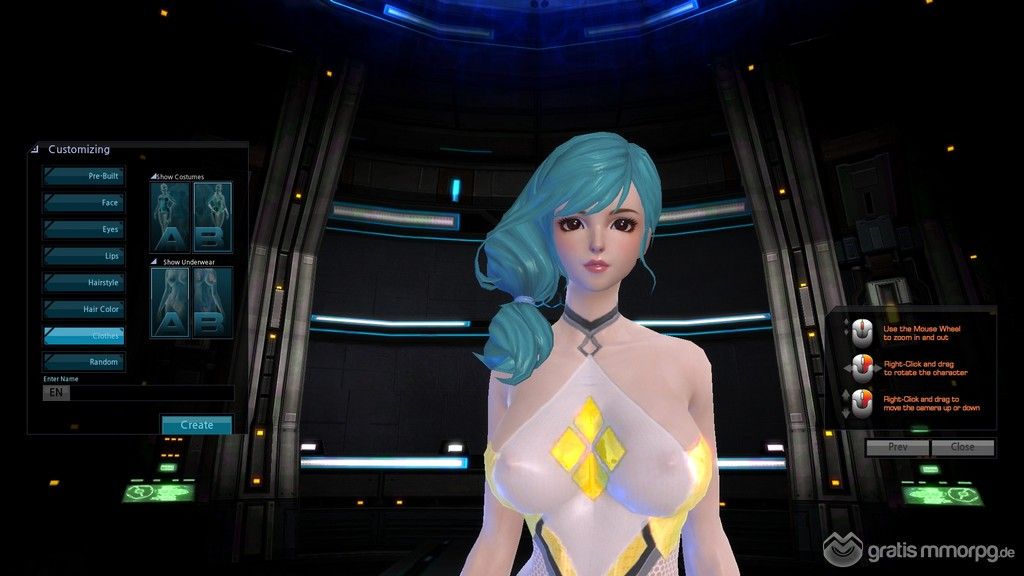Toggle the EN language indicator
This screenshot has height=576, width=1024.
(x=56, y=393)
